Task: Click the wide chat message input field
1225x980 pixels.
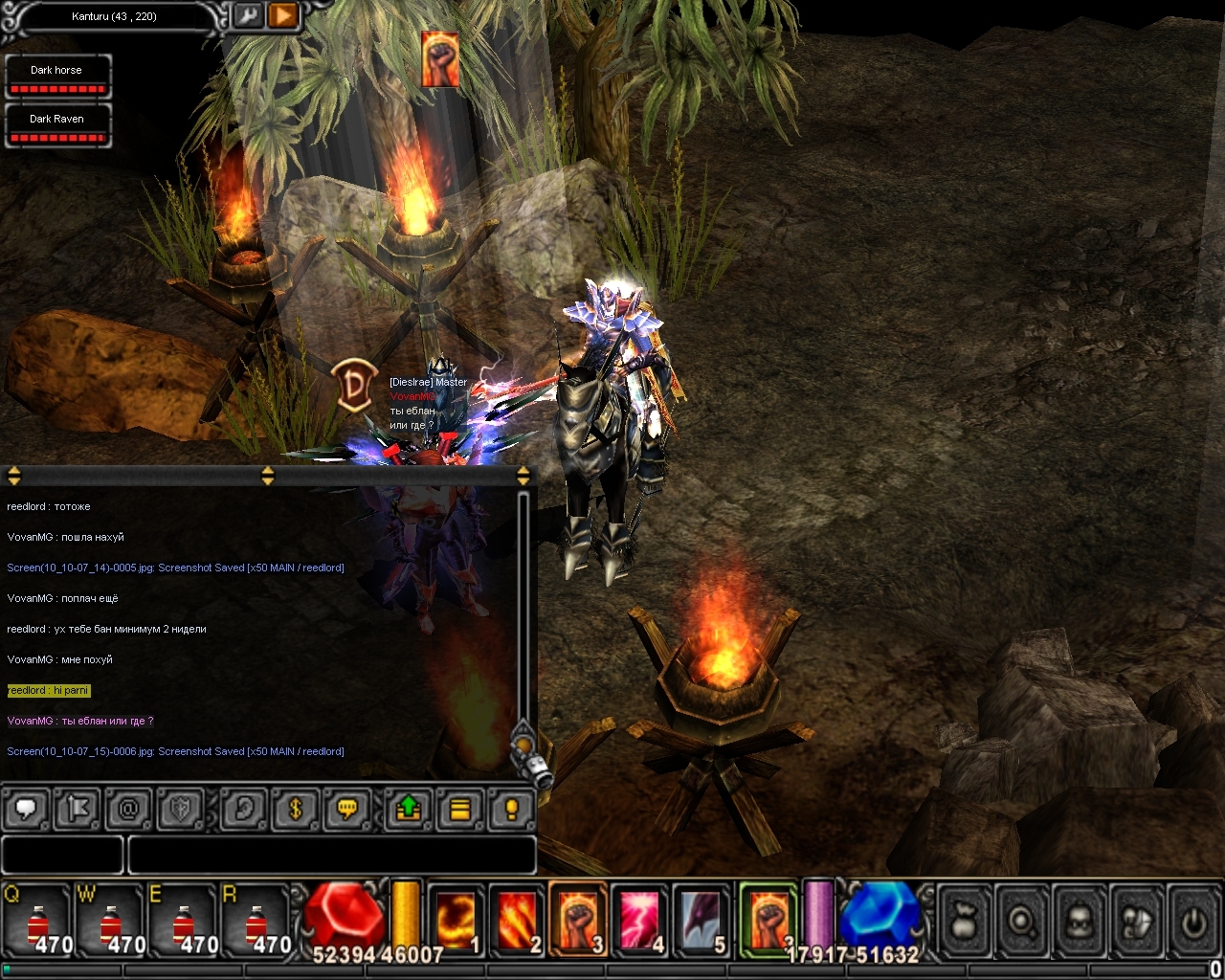Action: pos(331,855)
